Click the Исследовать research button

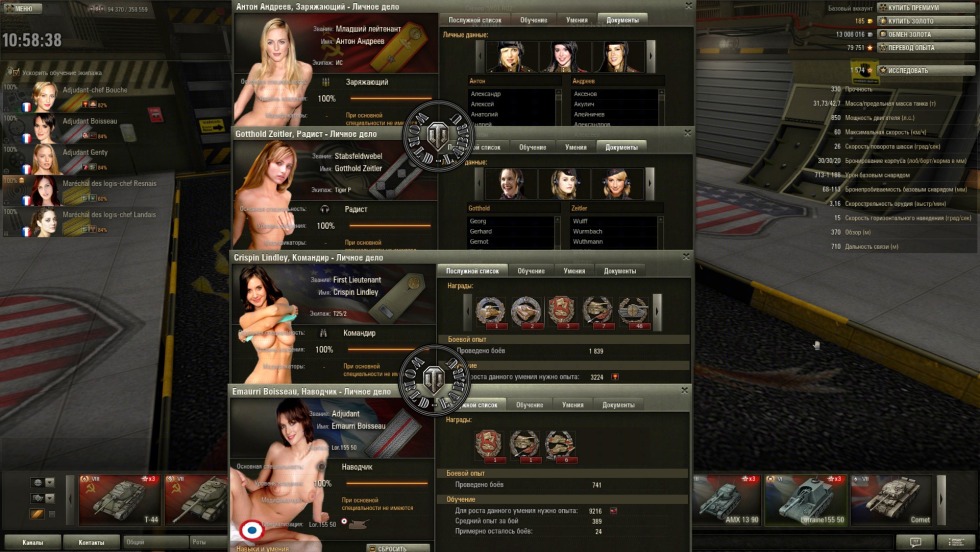(x=908, y=71)
